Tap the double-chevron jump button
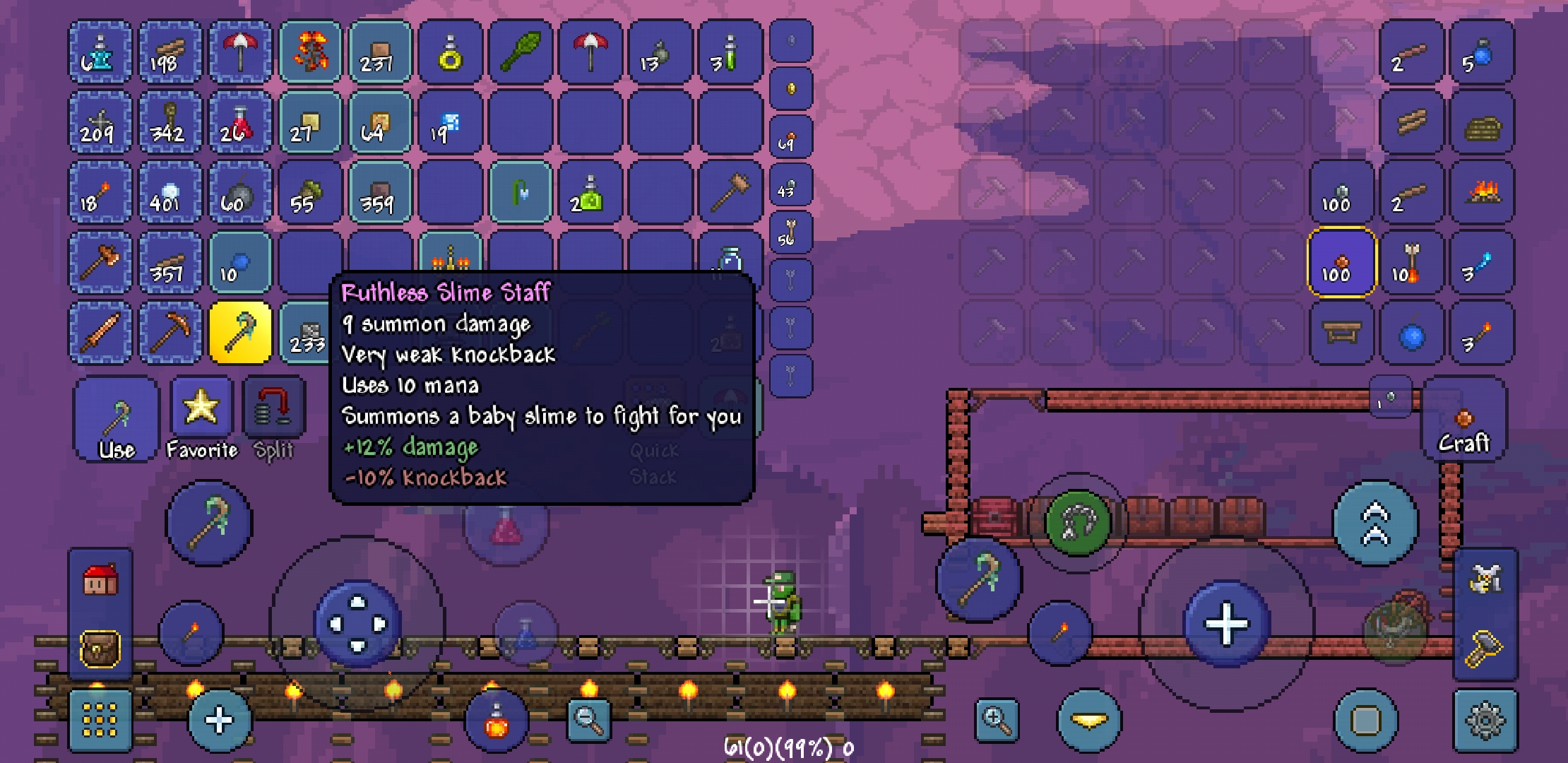Viewport: 1568px width, 763px height. [x=1373, y=521]
